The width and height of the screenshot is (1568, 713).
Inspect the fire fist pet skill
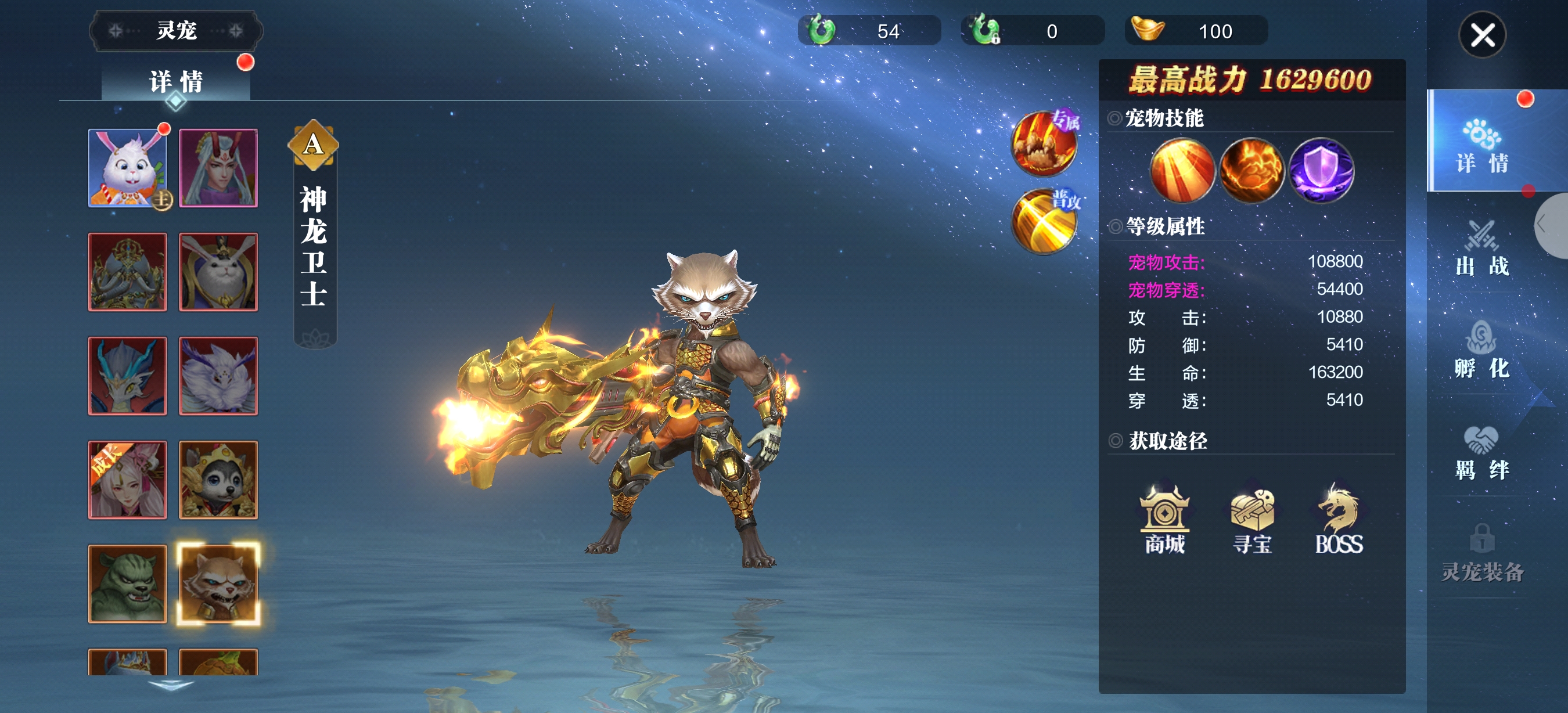pyautogui.click(x=1251, y=170)
